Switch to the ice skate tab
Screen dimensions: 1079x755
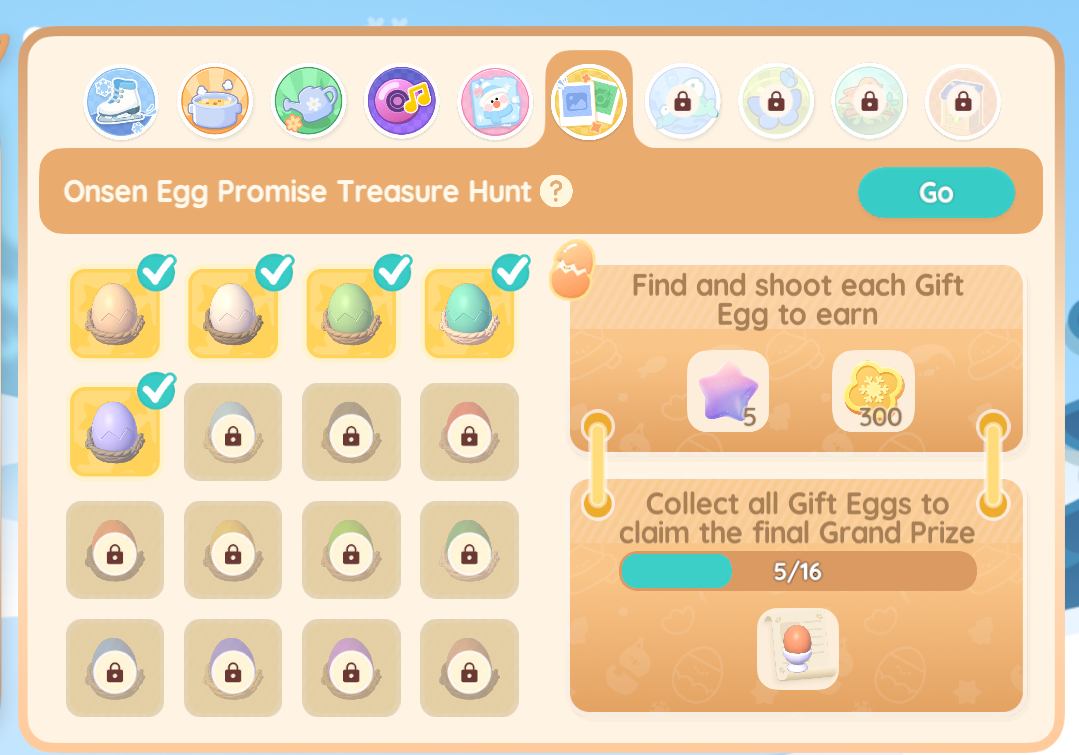pyautogui.click(x=121, y=102)
